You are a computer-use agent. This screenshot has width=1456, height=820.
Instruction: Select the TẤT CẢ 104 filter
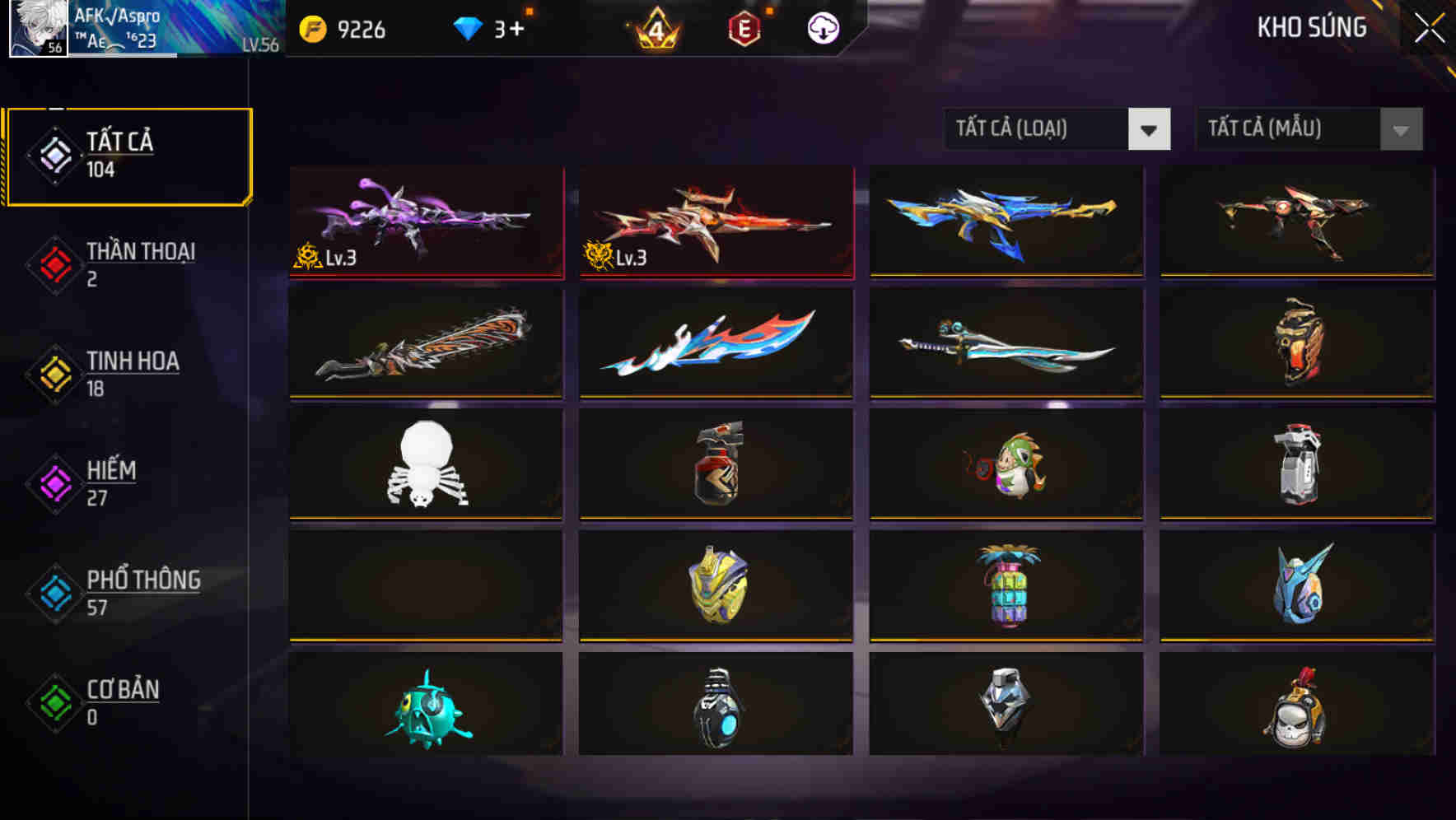[128, 154]
